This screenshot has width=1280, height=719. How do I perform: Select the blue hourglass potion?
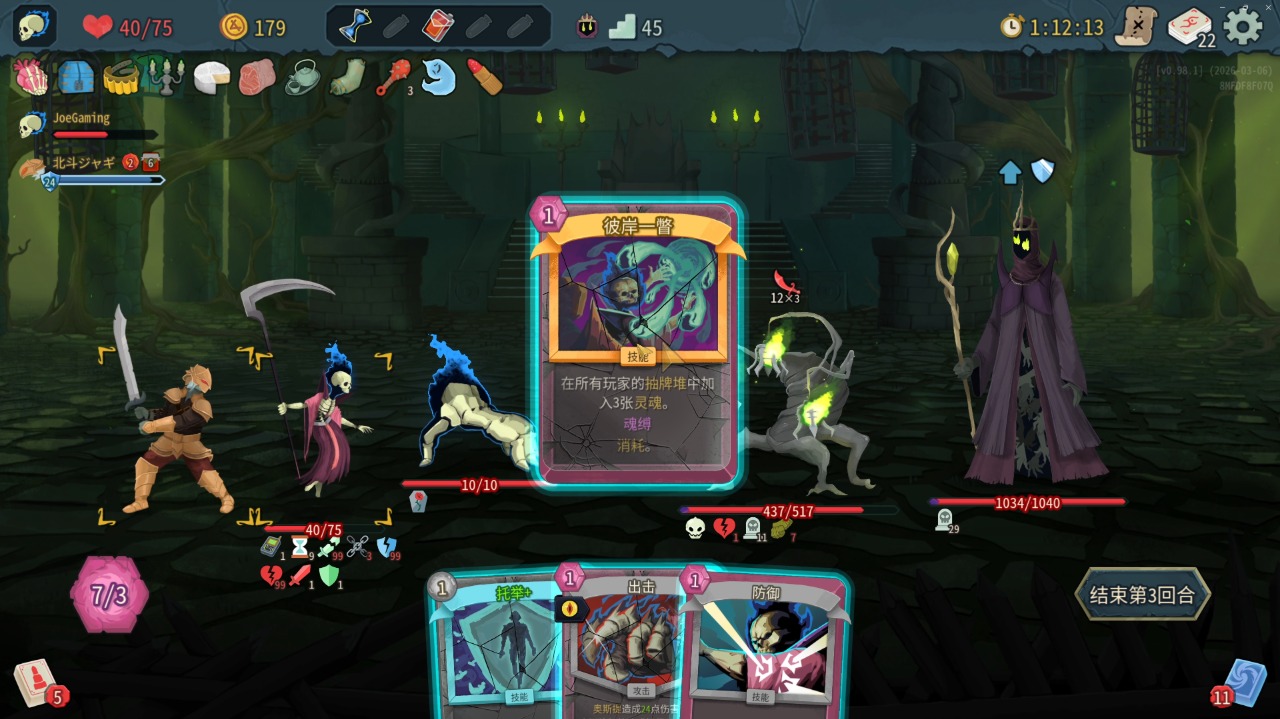coord(355,26)
